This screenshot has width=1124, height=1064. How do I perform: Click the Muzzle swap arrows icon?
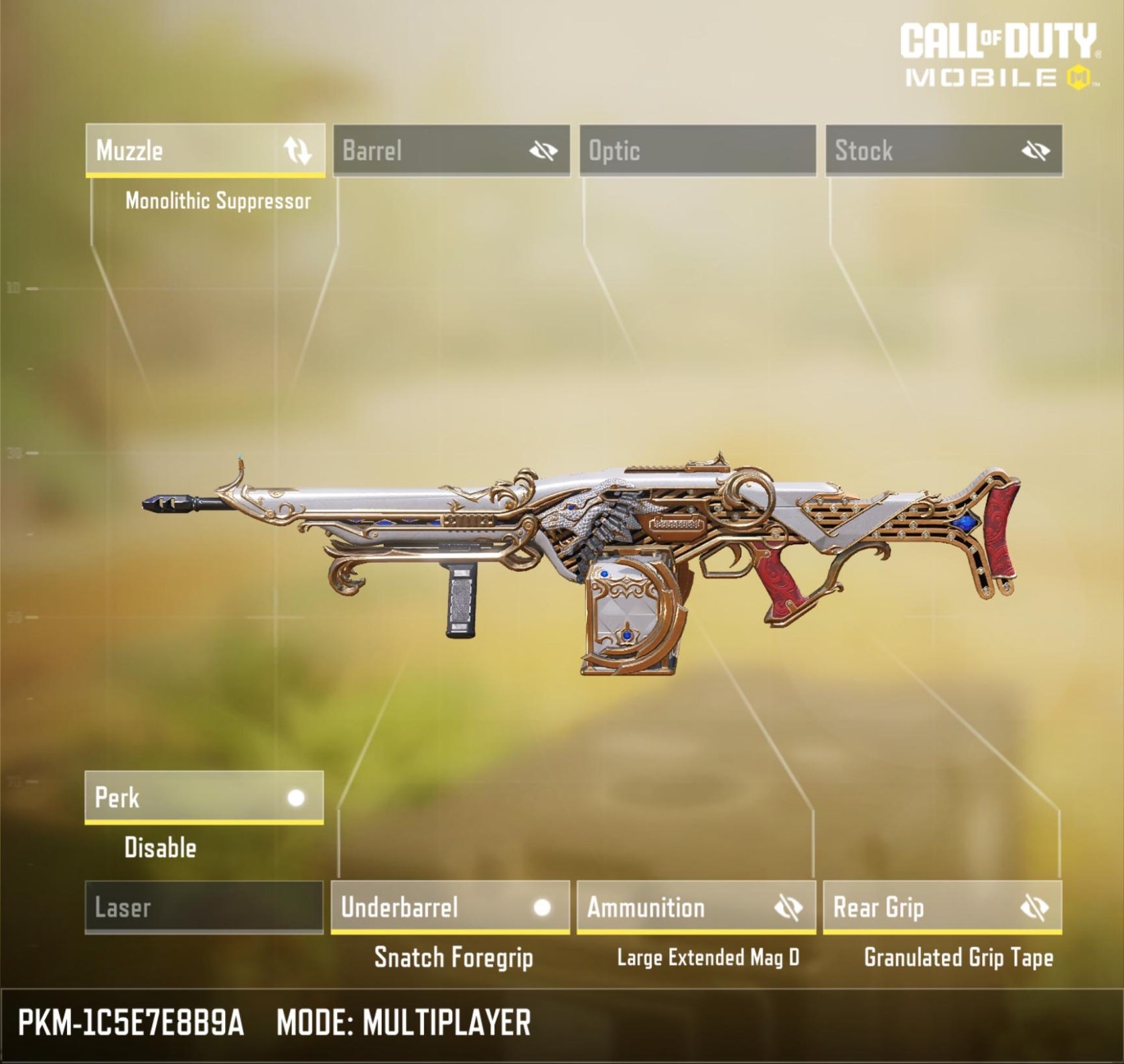(x=297, y=151)
